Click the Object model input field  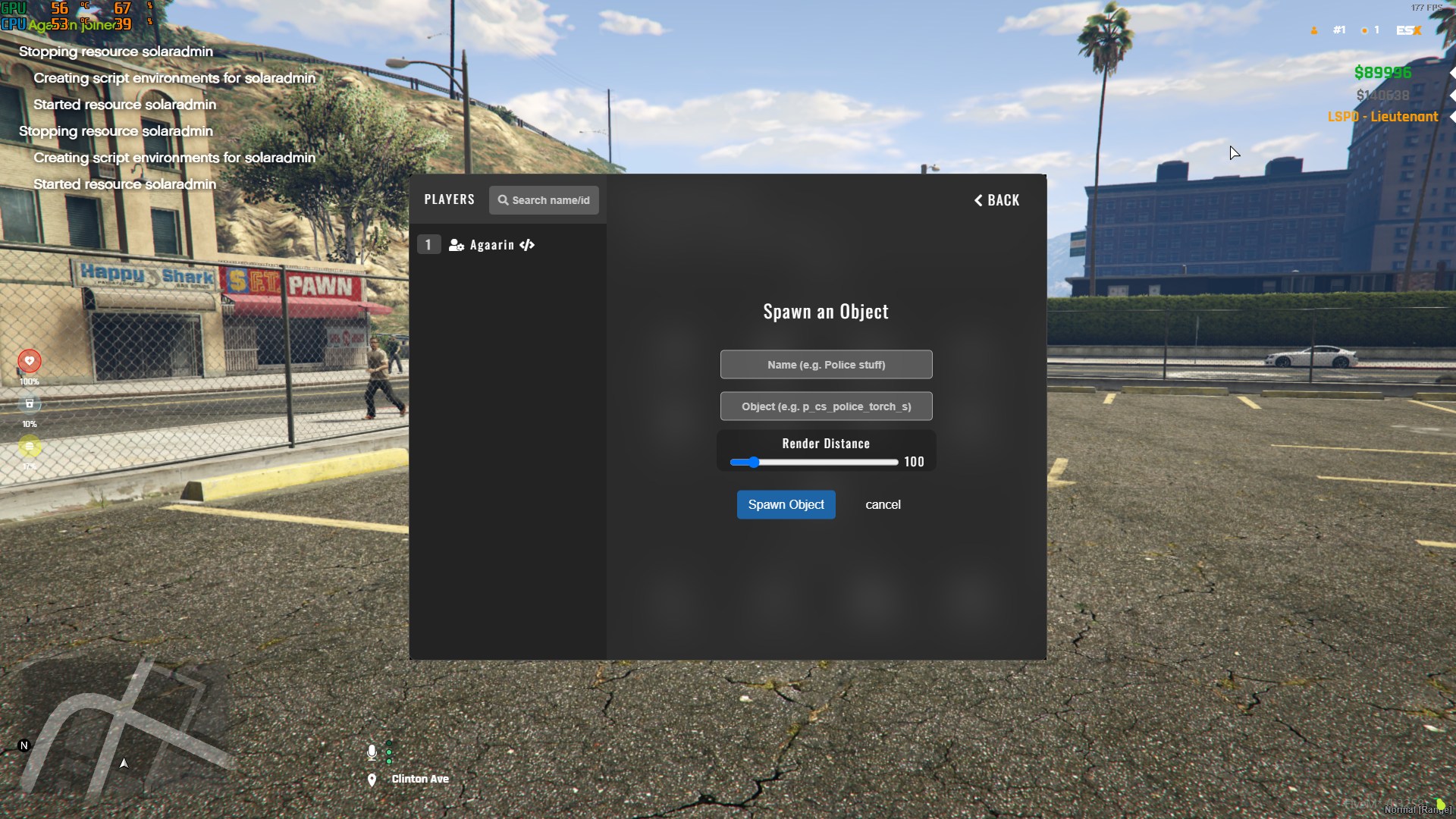[x=826, y=406]
